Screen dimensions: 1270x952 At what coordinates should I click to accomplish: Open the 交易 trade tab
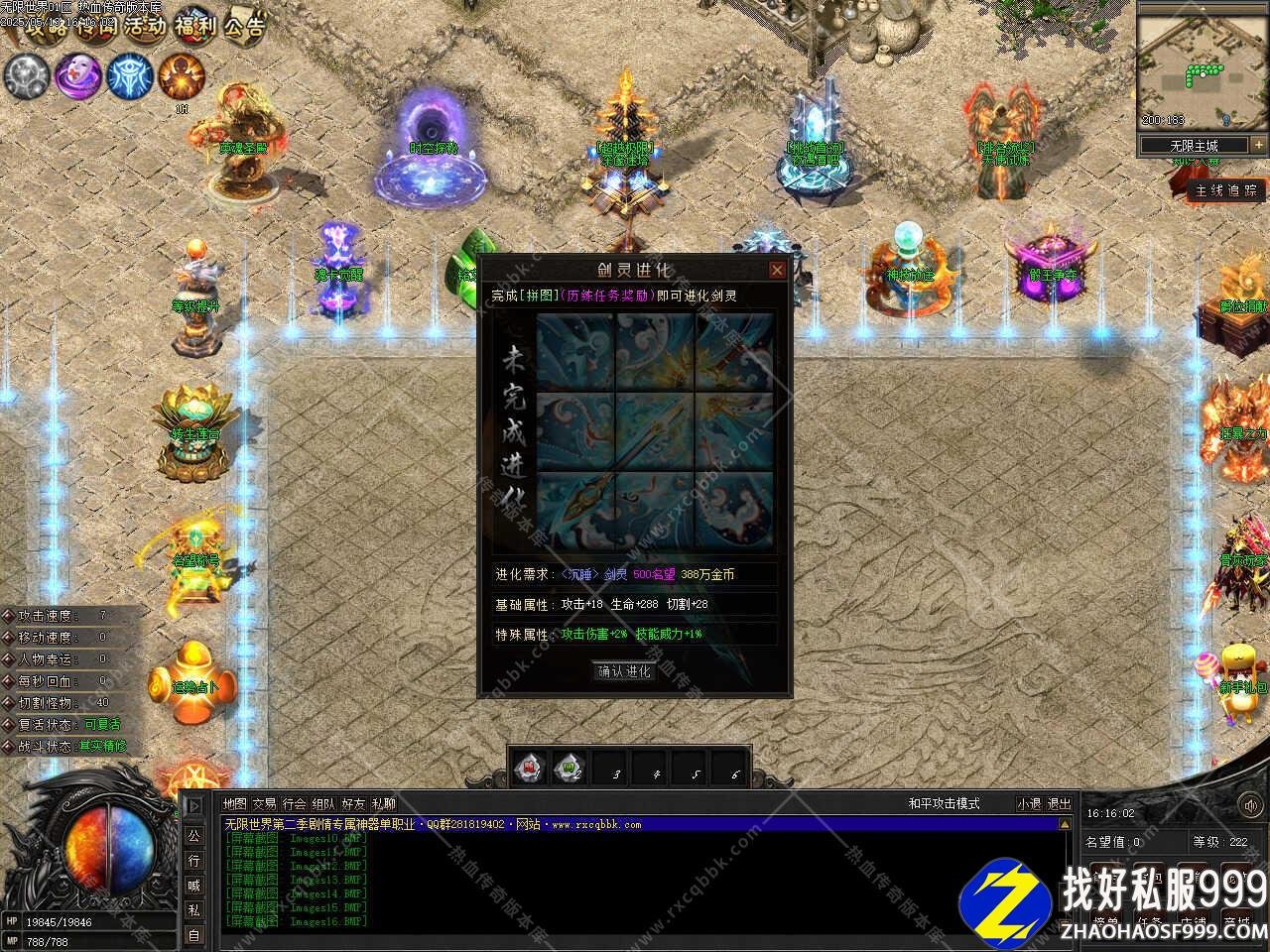pyautogui.click(x=265, y=804)
